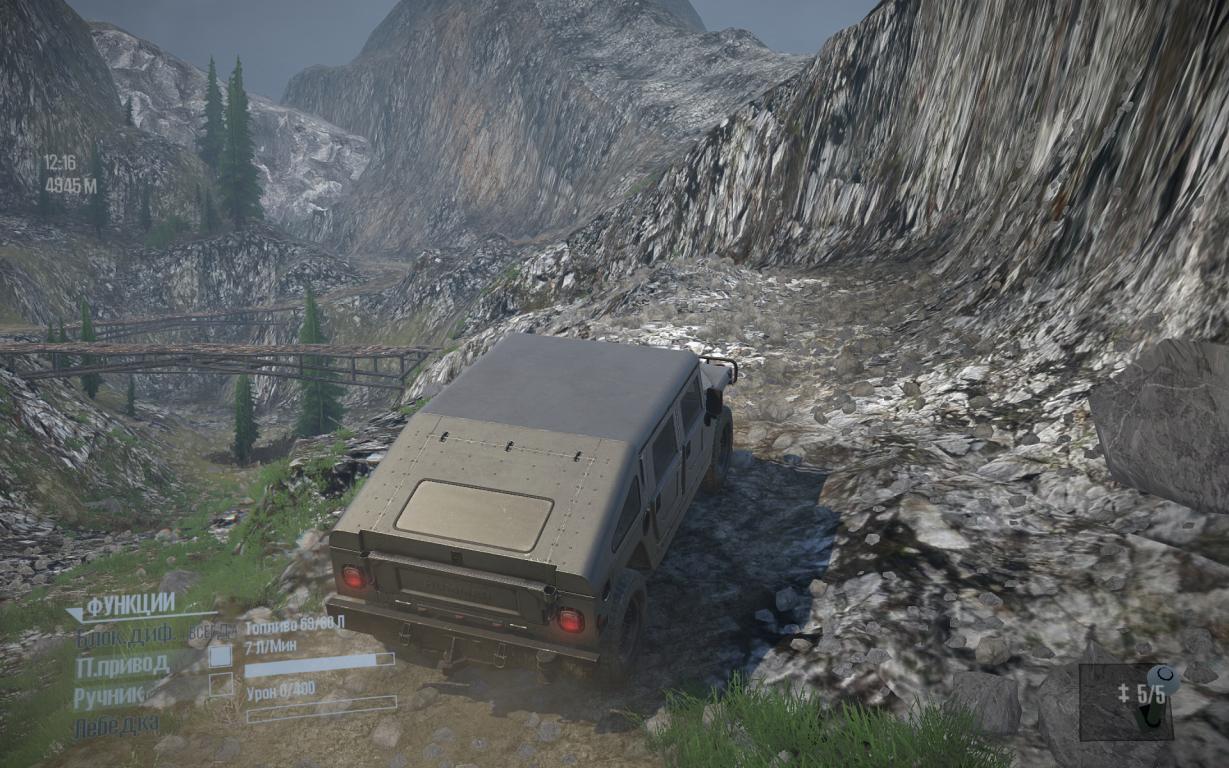Tick the П.привод checkbox
The height and width of the screenshot is (768, 1229).
pyautogui.click(x=220, y=656)
